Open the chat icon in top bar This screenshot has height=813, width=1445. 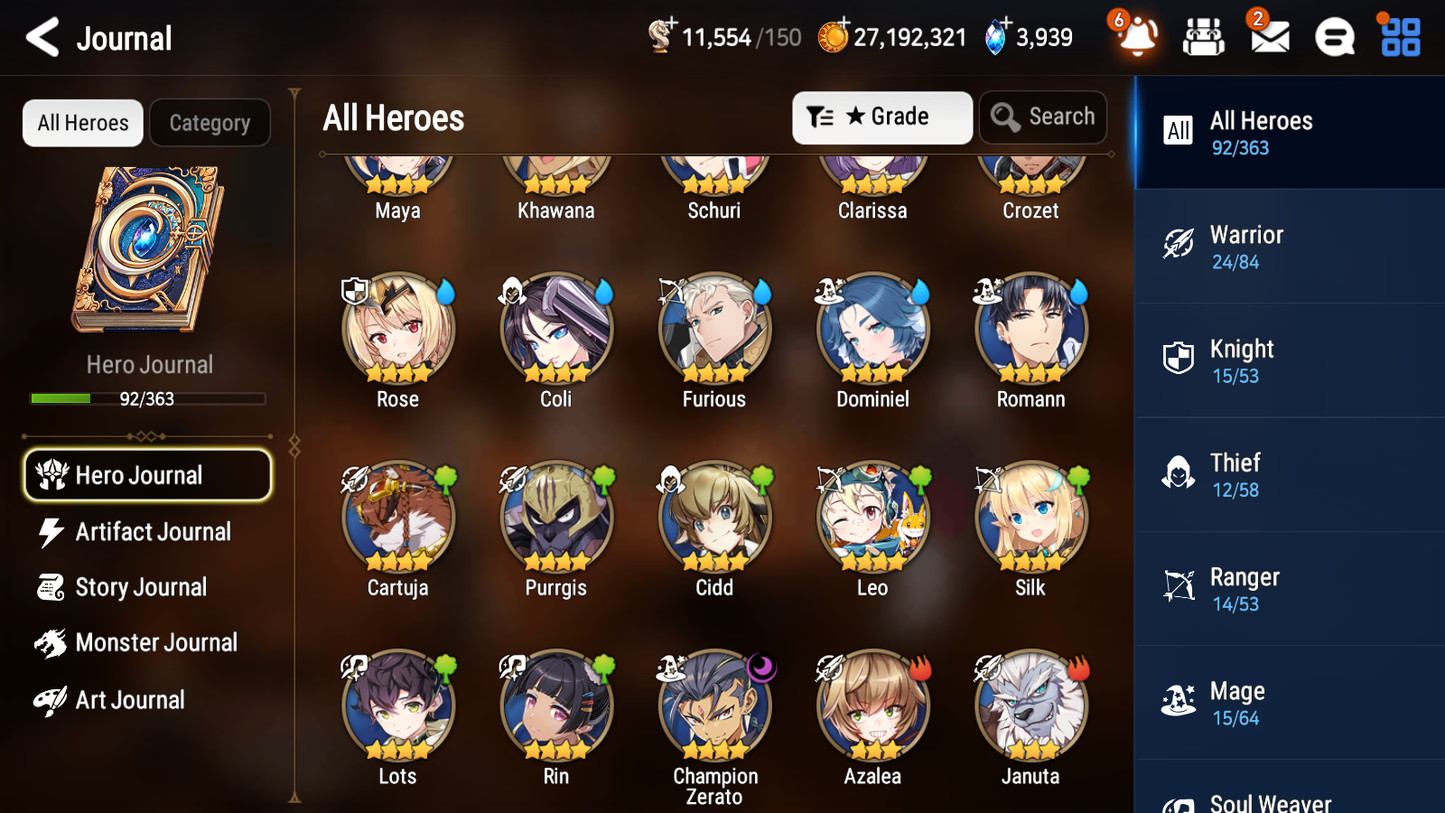coord(1334,36)
